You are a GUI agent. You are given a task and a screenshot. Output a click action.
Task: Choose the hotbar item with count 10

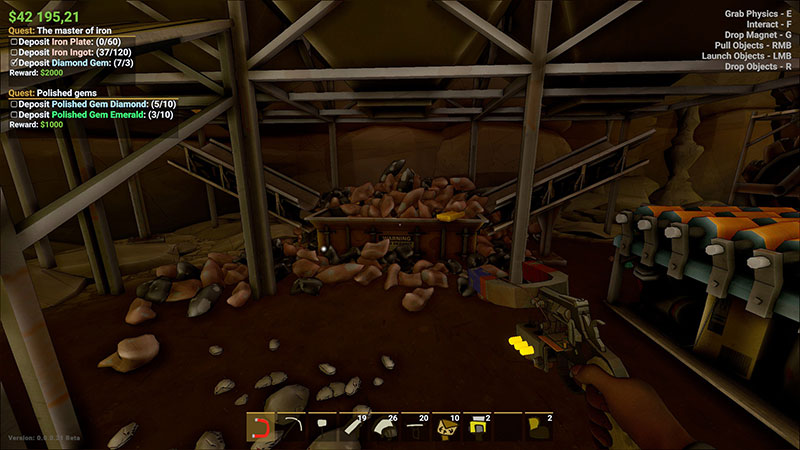coord(446,428)
